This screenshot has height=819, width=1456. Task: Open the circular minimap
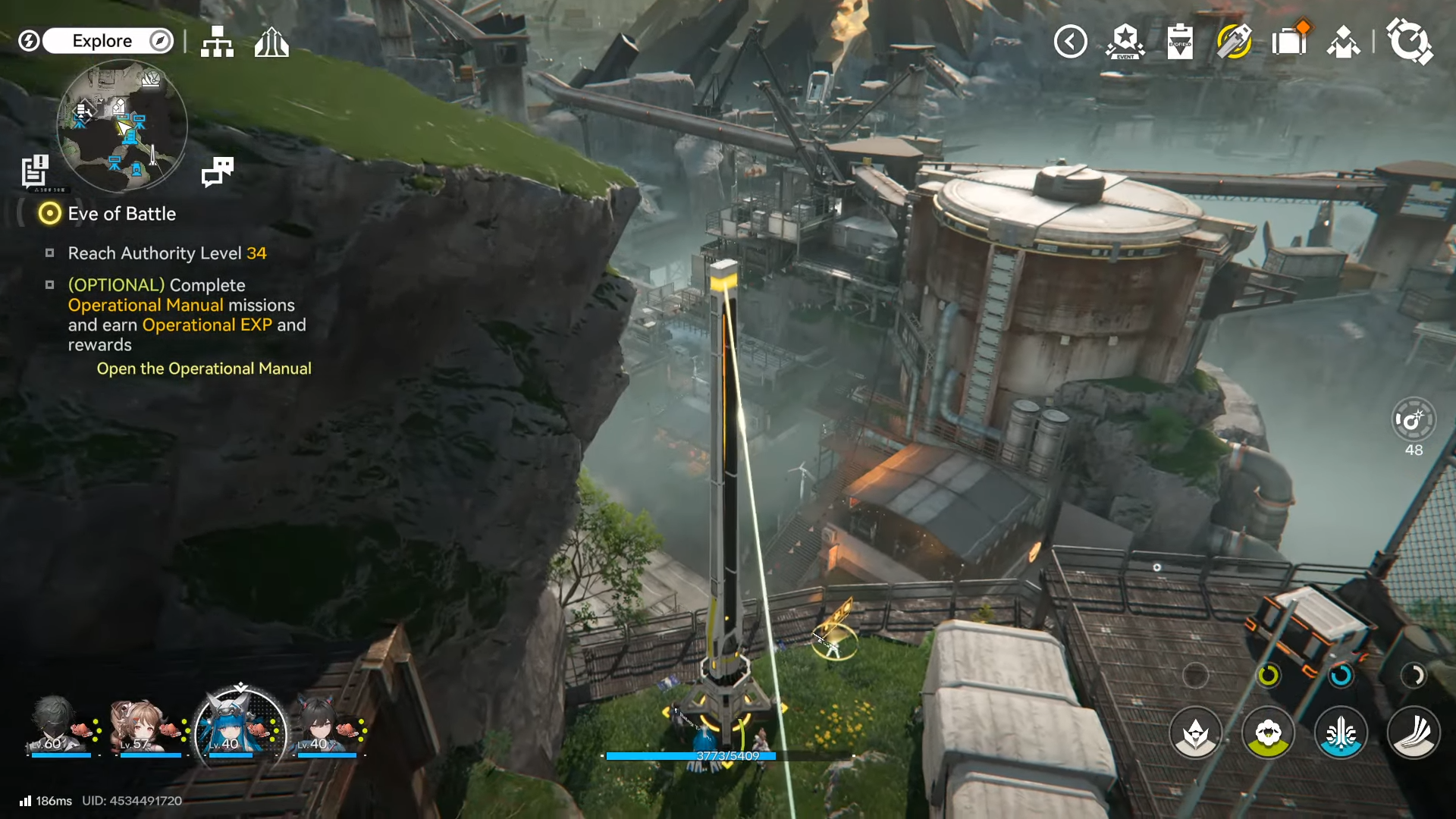pos(122,125)
